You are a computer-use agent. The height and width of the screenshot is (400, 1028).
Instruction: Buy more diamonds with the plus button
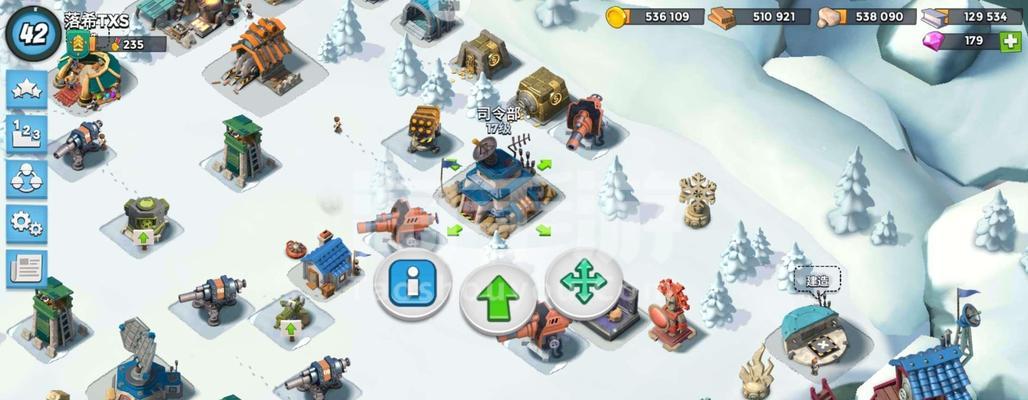pos(1009,41)
